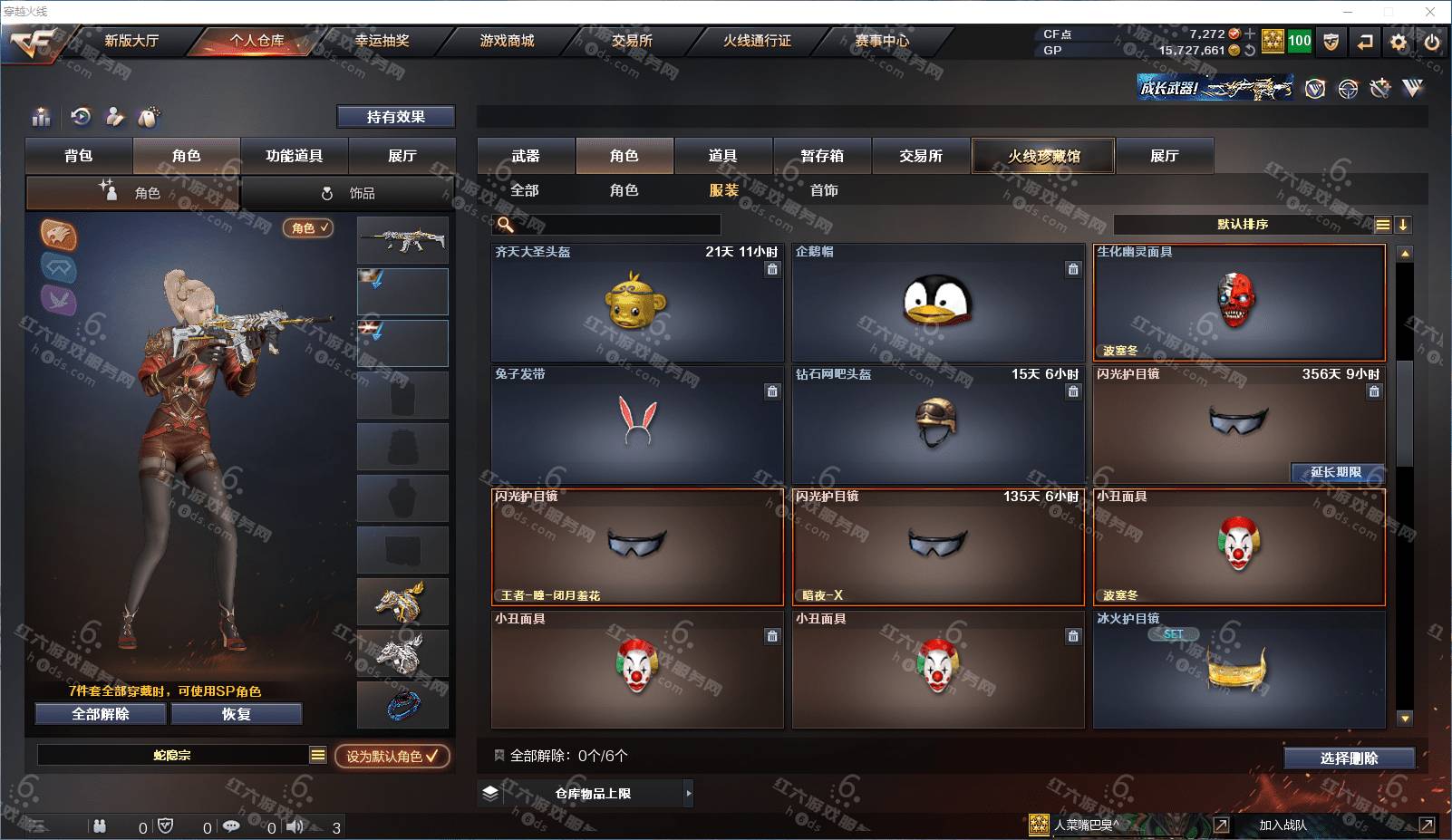Click the 恢复 restore button
The image size is (1452, 840).
click(236, 714)
